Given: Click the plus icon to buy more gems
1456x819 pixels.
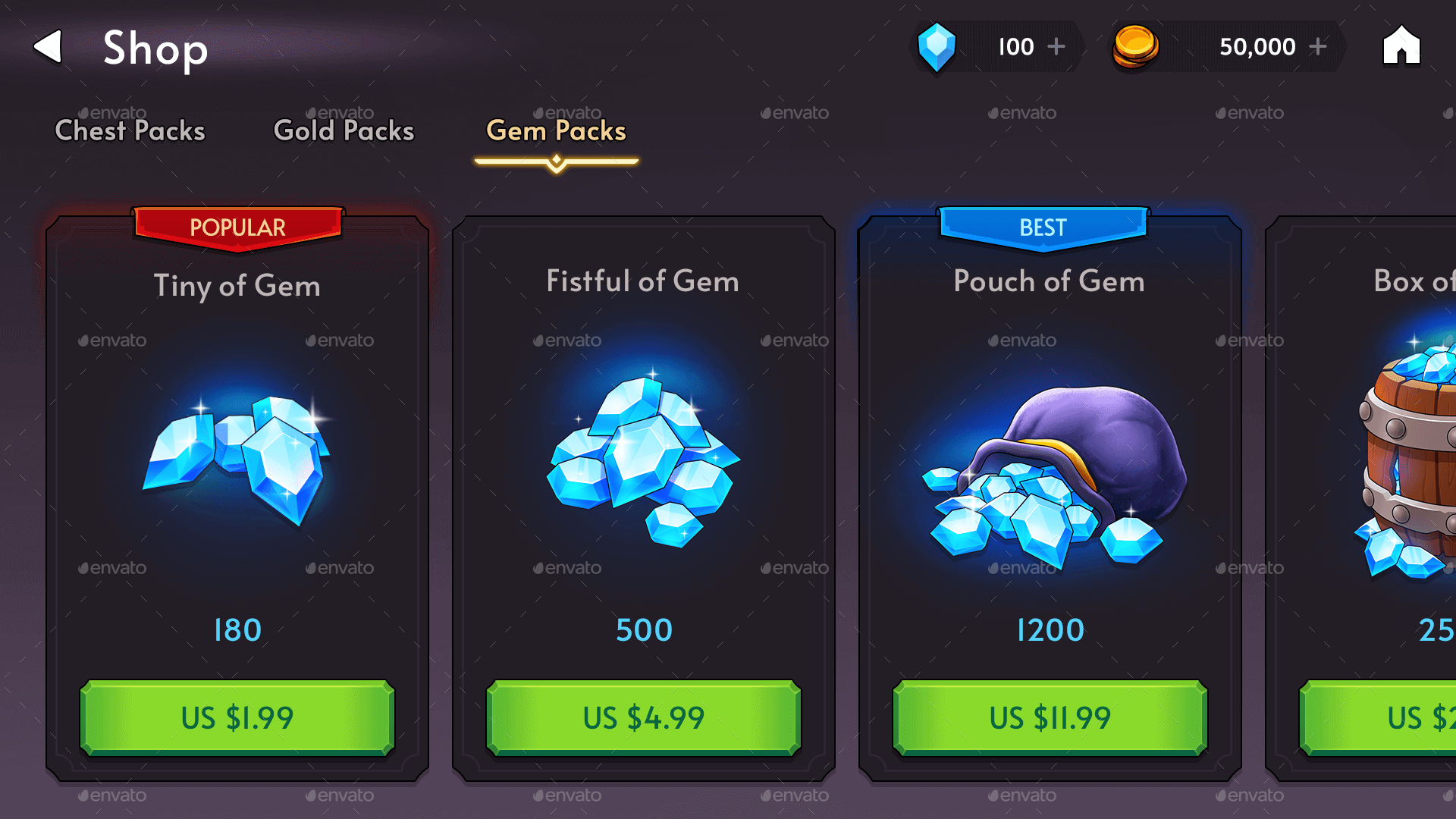Looking at the screenshot, I should pos(1056,47).
